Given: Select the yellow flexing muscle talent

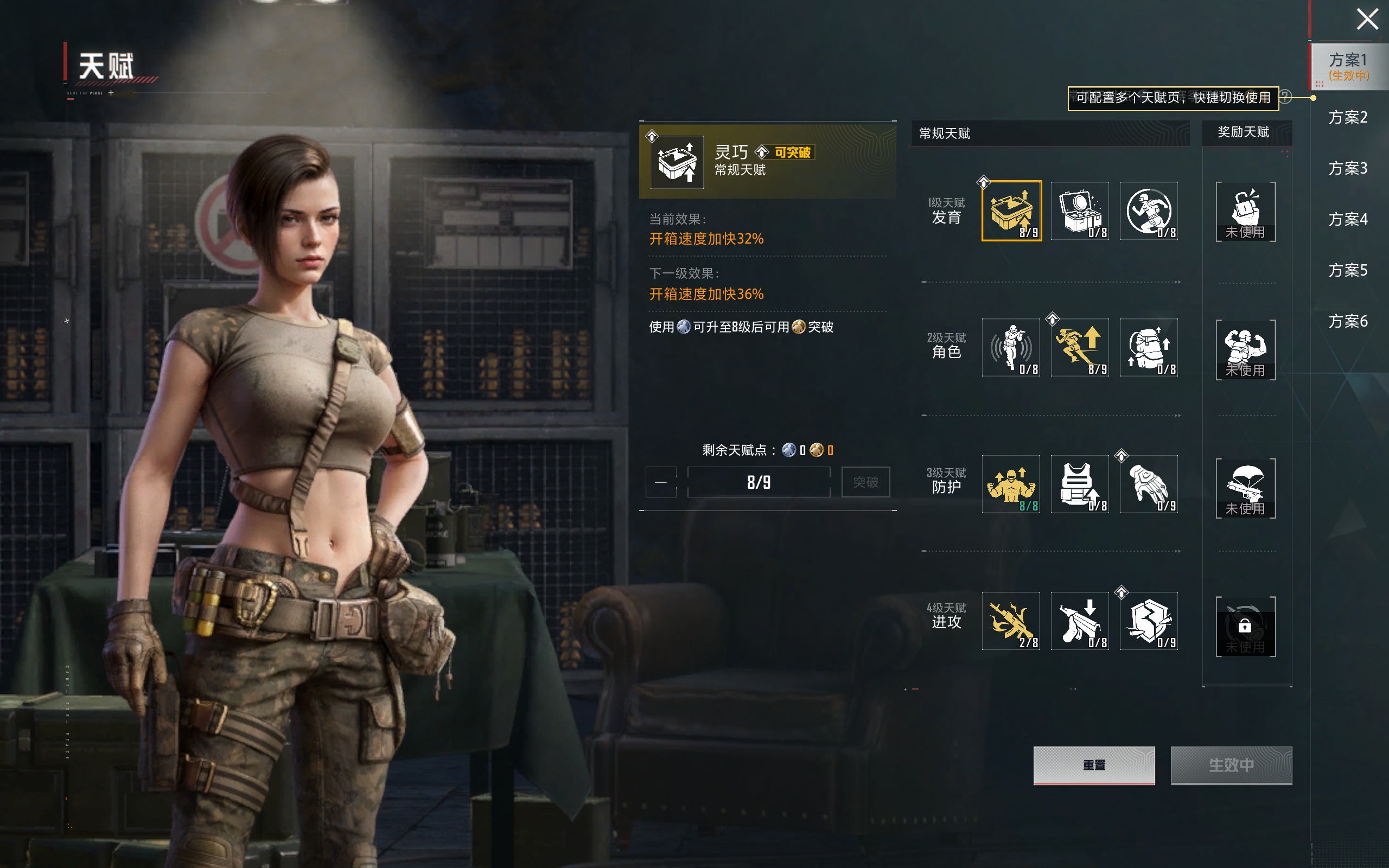Looking at the screenshot, I should pyautogui.click(x=1011, y=484).
